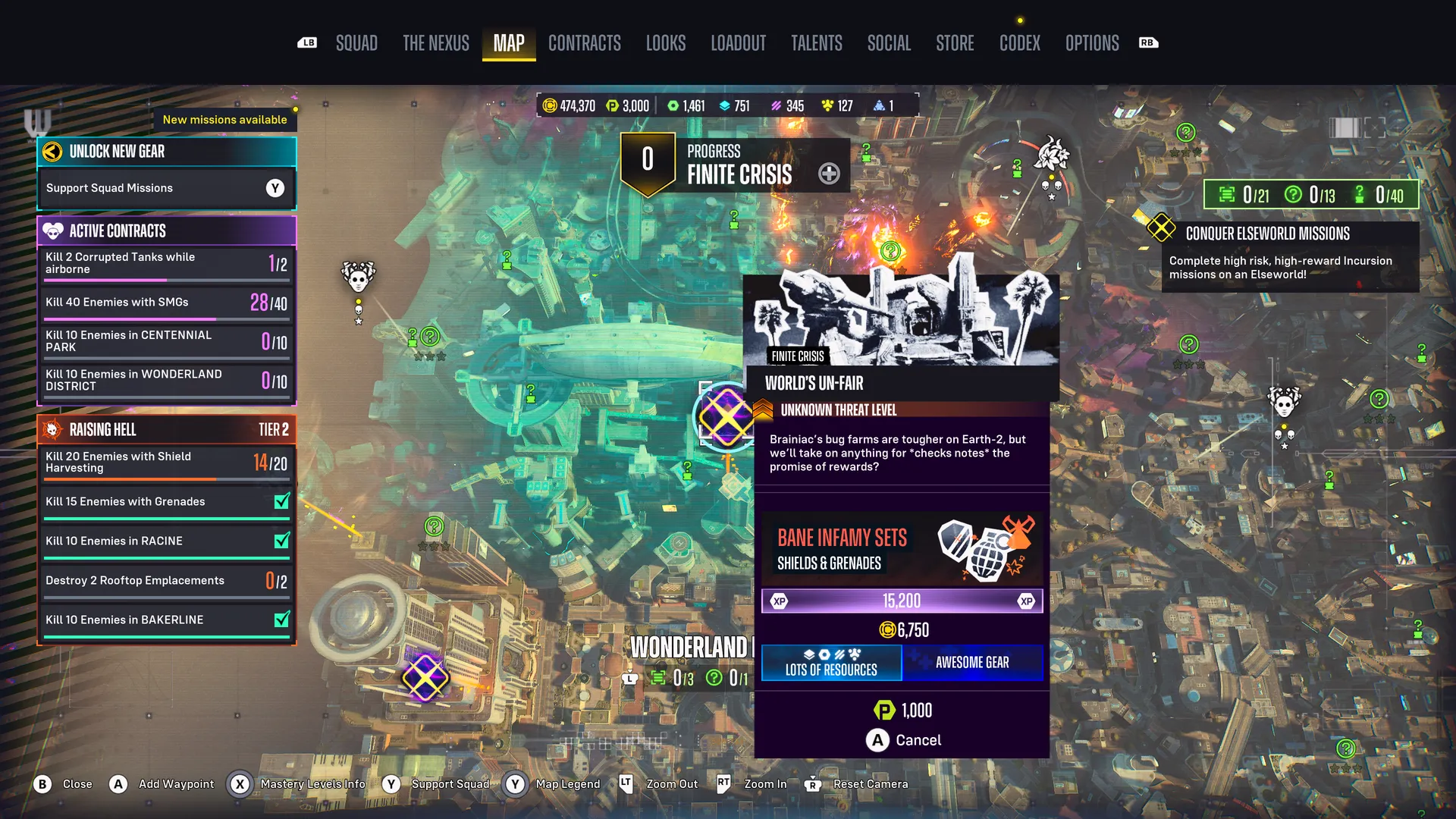Open the Codex tab
The height and width of the screenshot is (819, 1456).
tap(1020, 43)
